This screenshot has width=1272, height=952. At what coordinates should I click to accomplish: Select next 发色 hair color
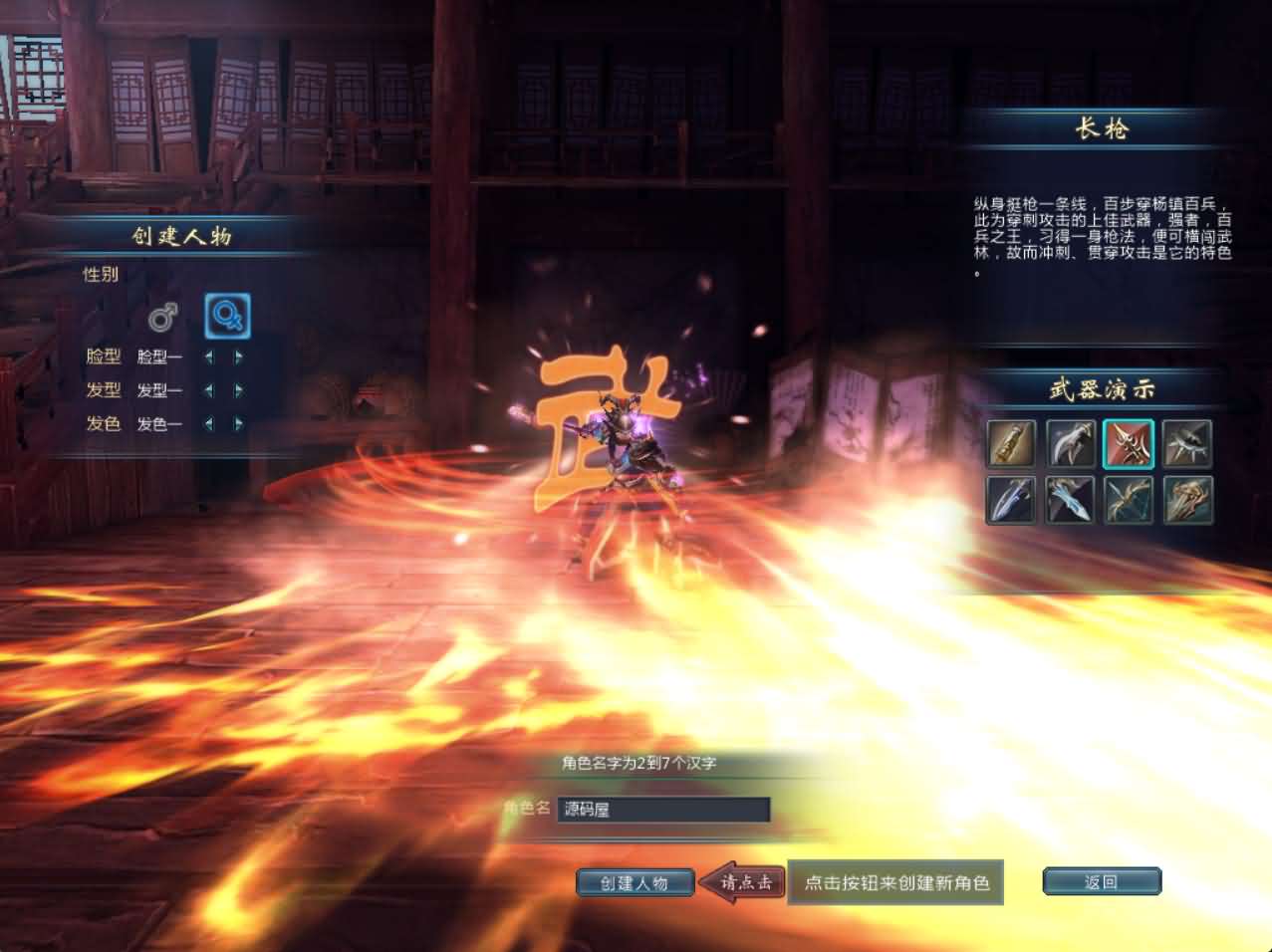238,424
